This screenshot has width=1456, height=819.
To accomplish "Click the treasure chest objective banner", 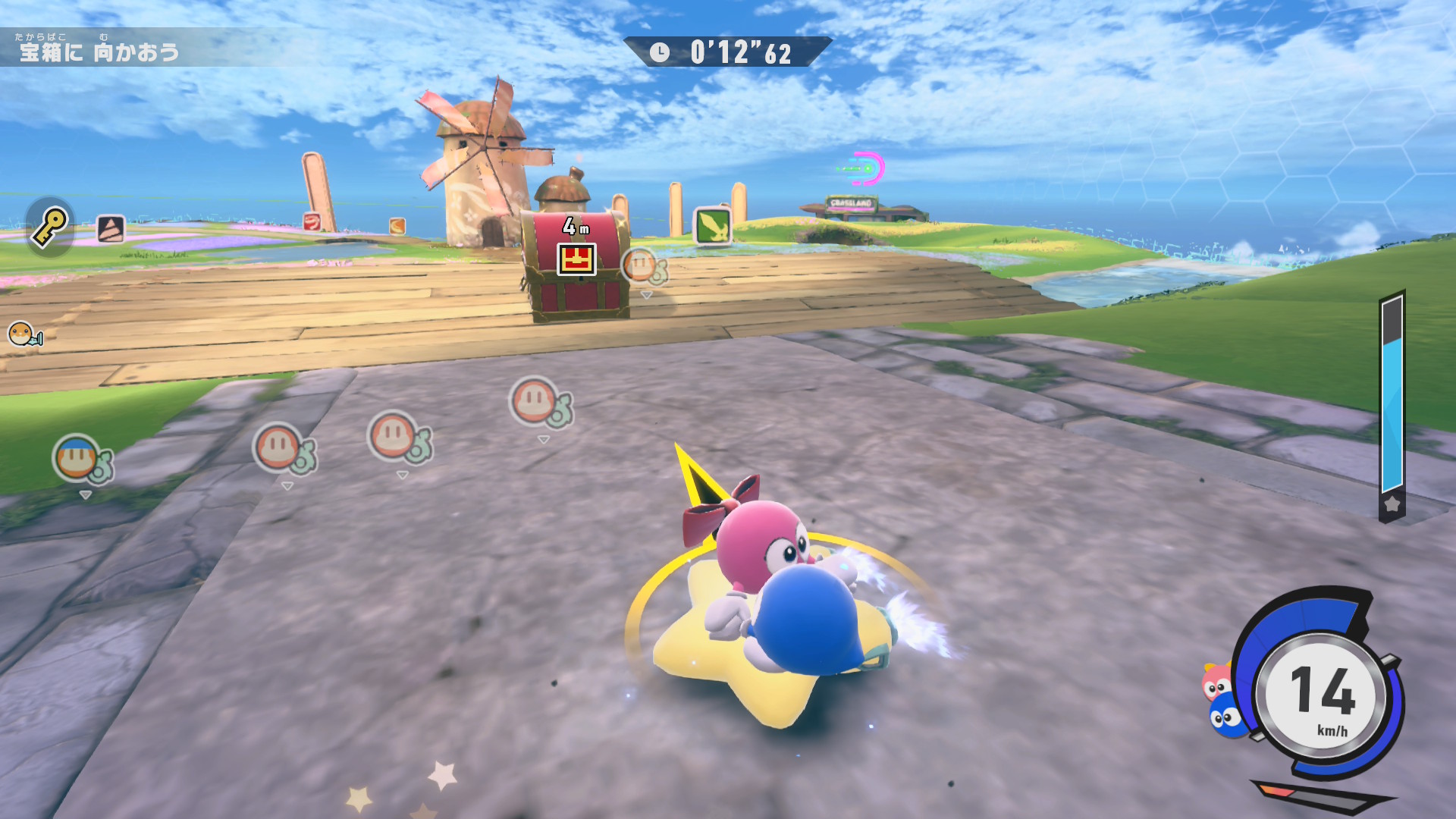I will tap(100, 50).
